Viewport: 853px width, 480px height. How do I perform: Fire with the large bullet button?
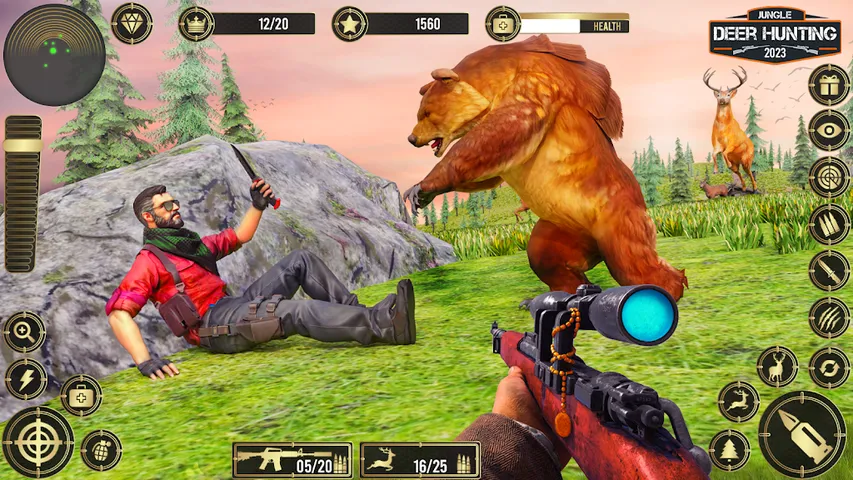(x=802, y=433)
